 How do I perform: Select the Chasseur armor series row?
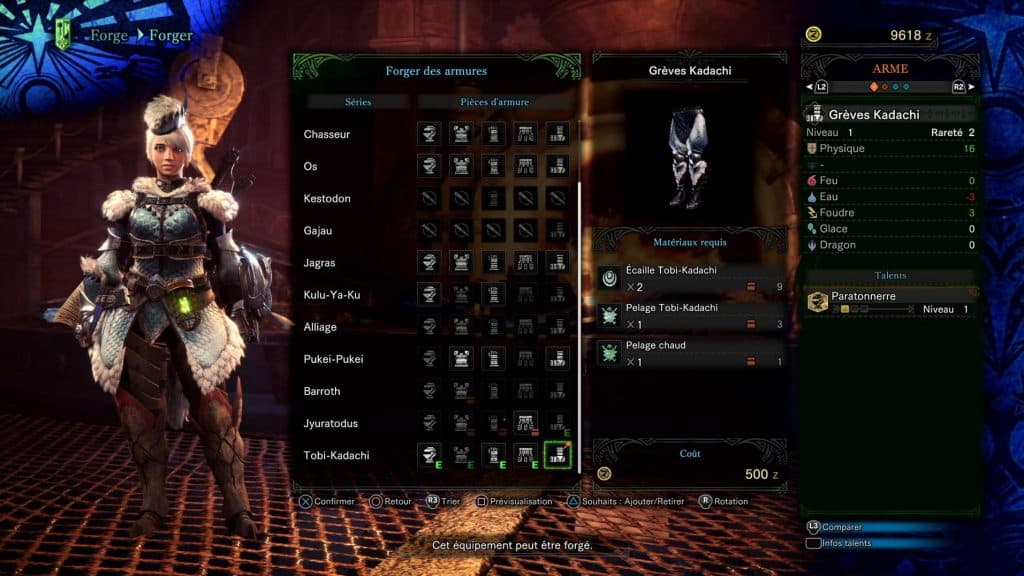point(327,134)
